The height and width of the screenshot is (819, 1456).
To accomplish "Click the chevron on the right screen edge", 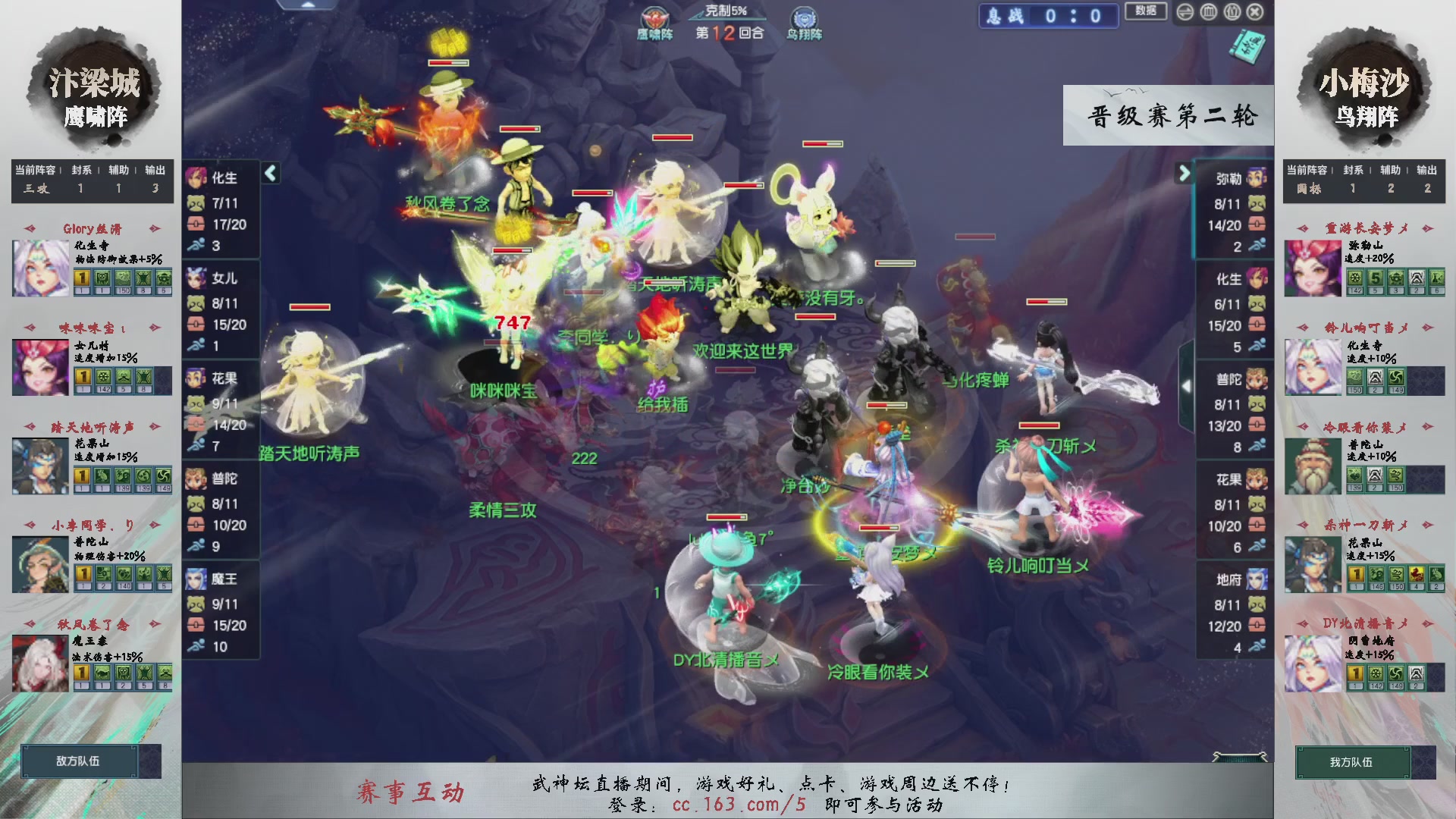I will 1188,385.
